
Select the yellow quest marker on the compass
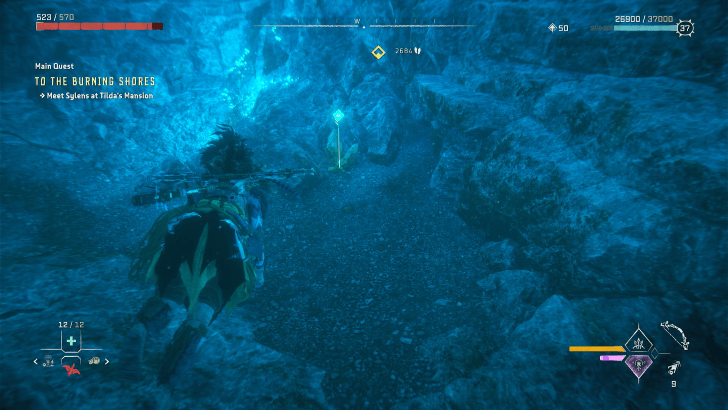pos(378,52)
